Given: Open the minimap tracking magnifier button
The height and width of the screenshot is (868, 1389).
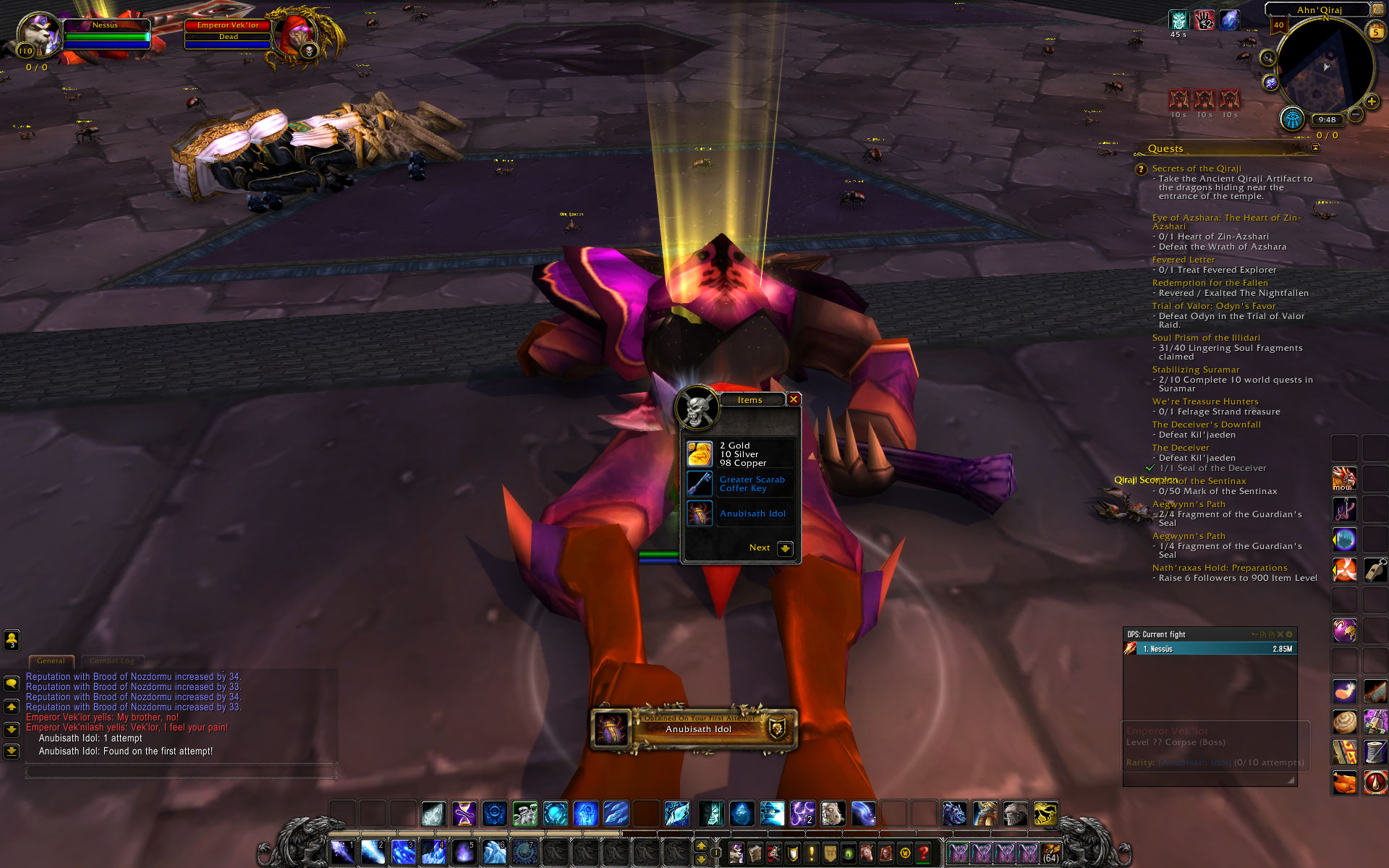Looking at the screenshot, I should coord(1267,58).
